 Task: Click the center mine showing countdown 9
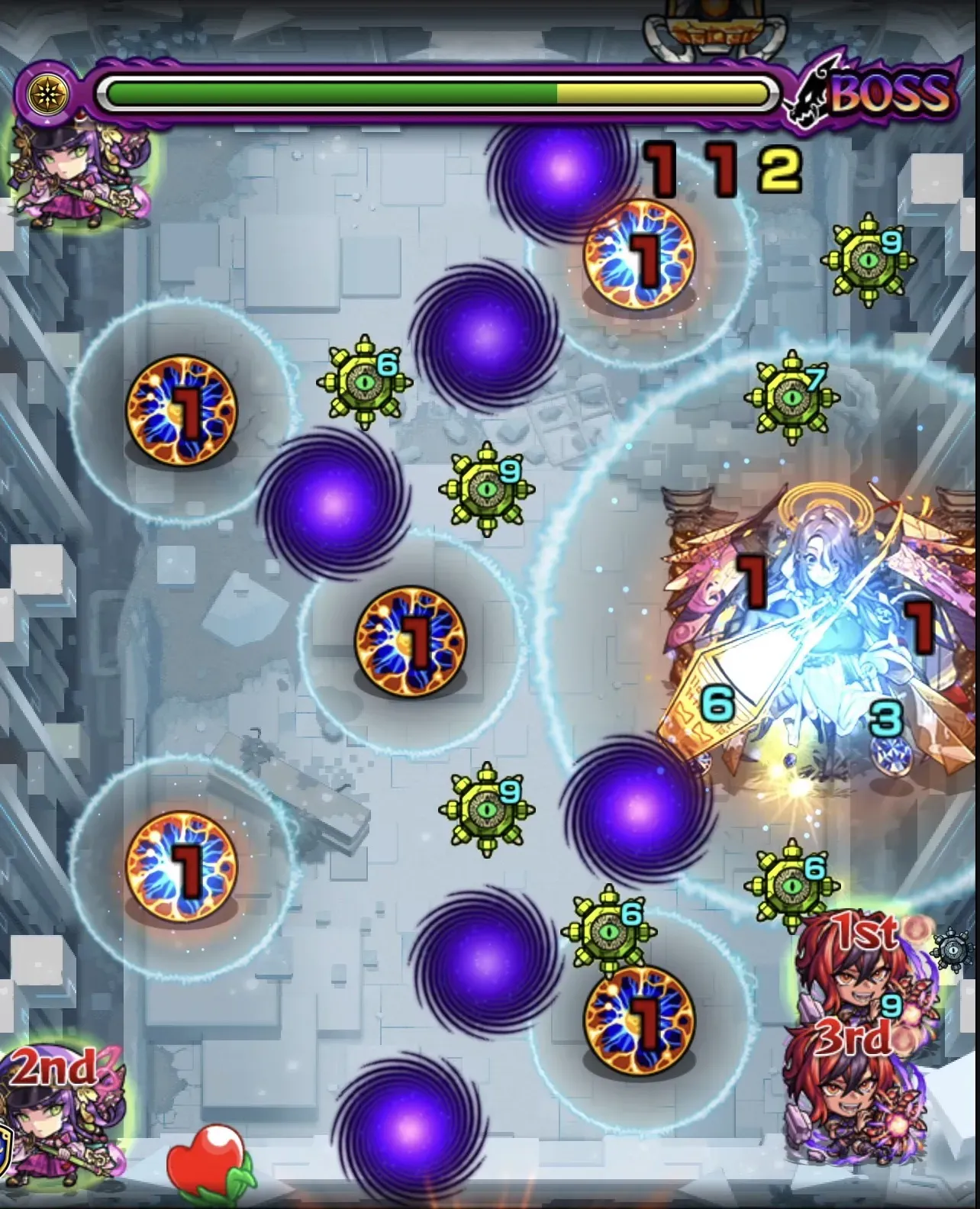[485, 488]
